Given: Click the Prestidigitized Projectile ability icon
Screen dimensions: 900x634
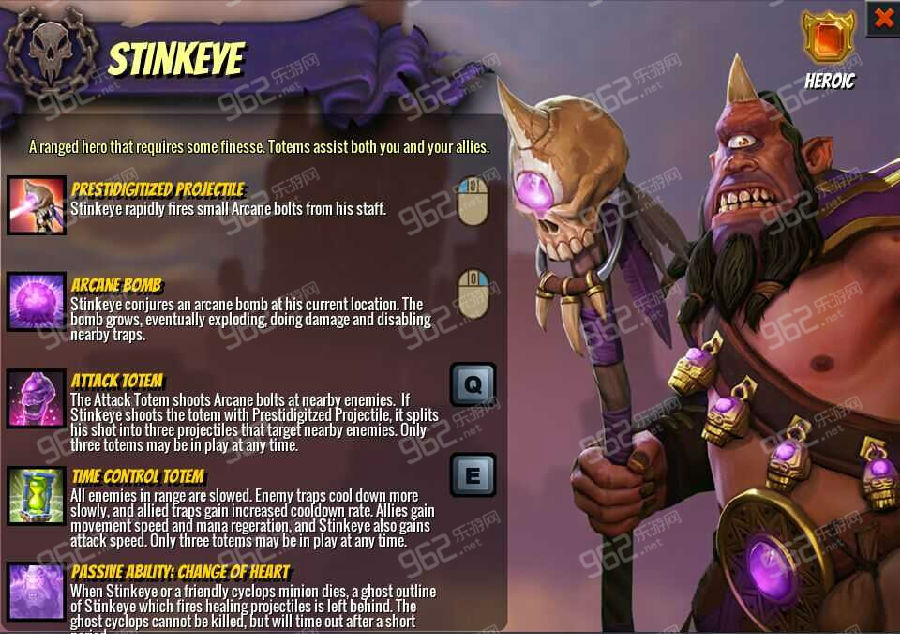Looking at the screenshot, I should click(x=37, y=205).
